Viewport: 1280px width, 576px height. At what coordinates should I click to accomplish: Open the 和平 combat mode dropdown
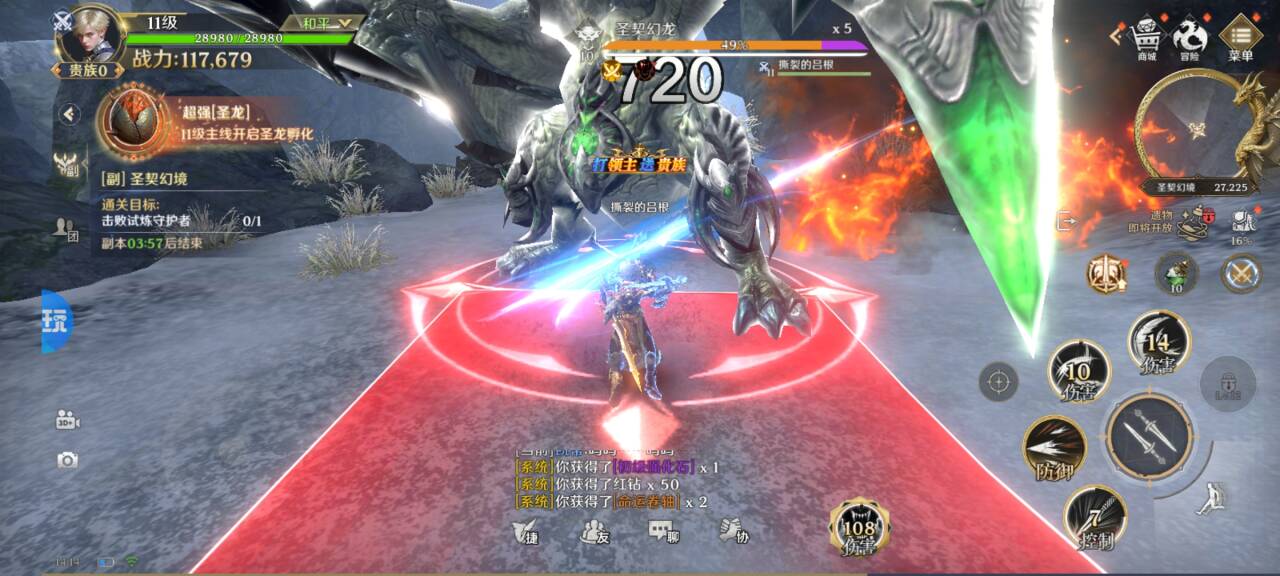pos(321,22)
